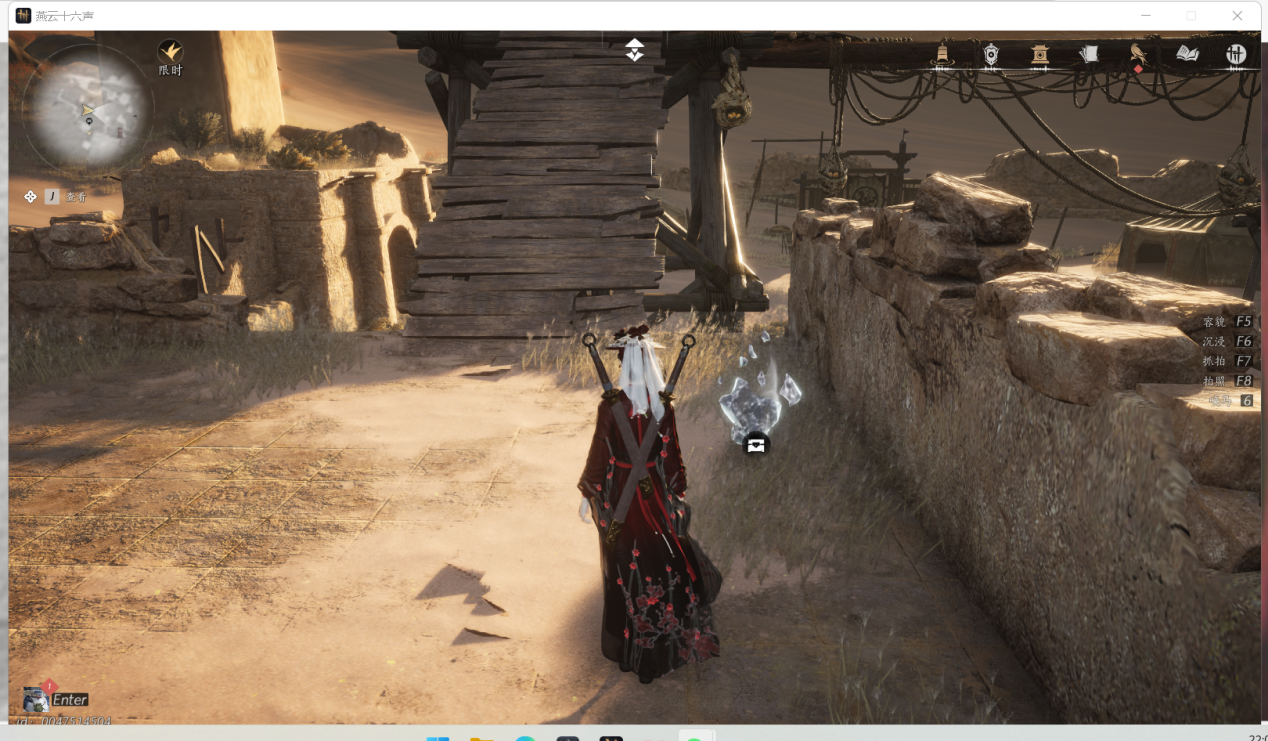
Task: Open the circular minimap
Action: [88, 106]
